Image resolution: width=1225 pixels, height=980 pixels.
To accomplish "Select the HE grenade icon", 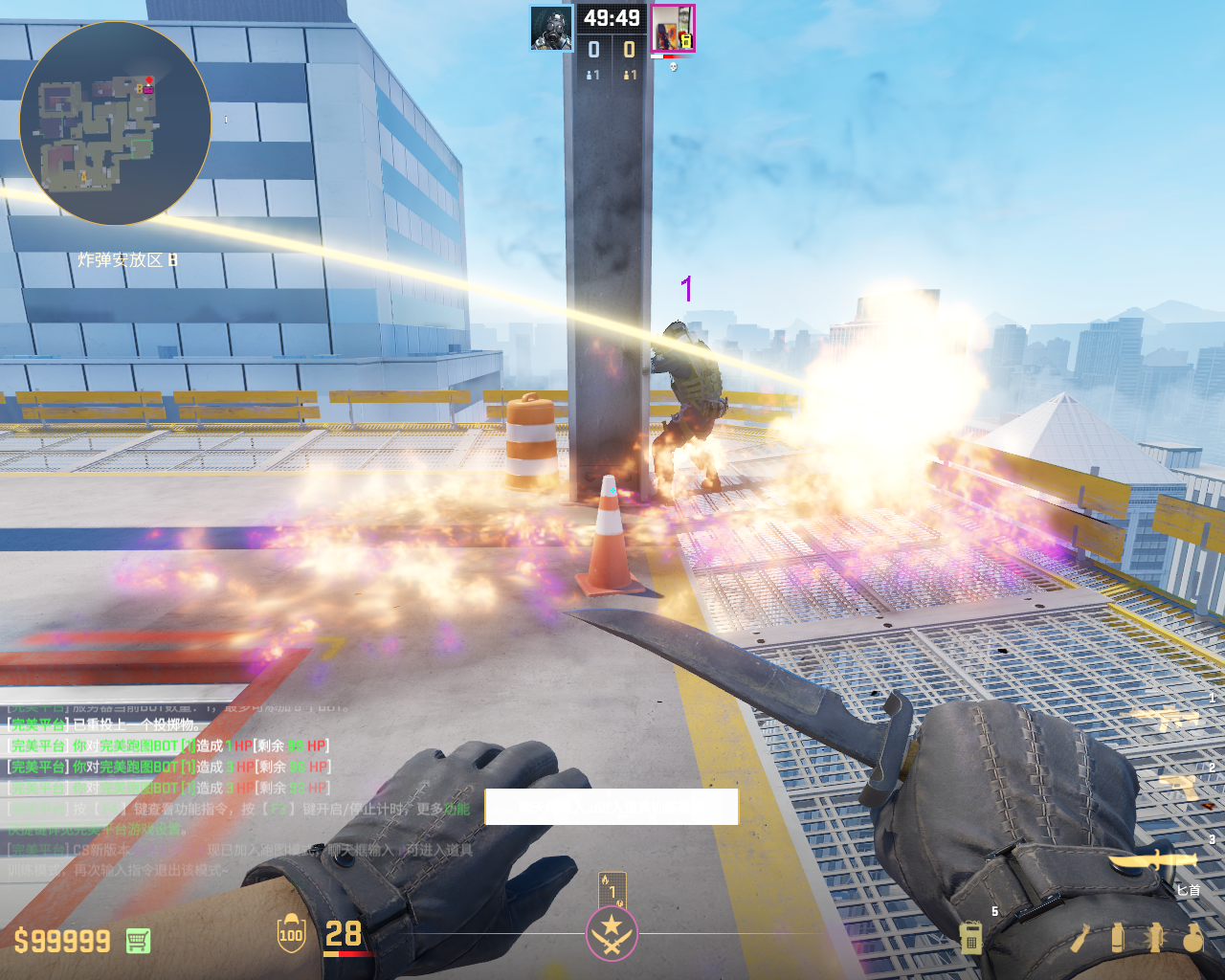I will (x=1192, y=938).
